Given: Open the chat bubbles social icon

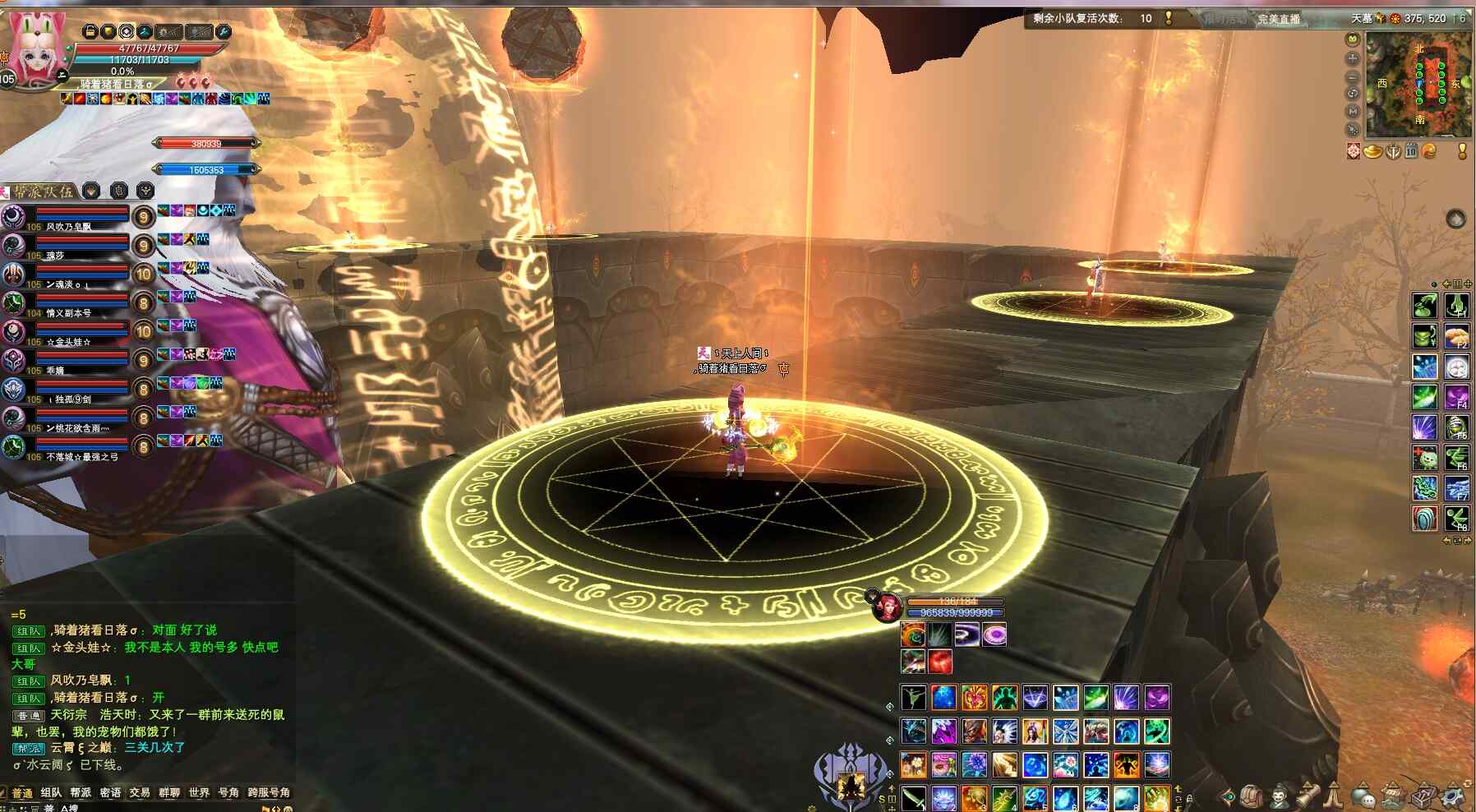Looking at the screenshot, I should pyautogui.click(x=1364, y=796).
